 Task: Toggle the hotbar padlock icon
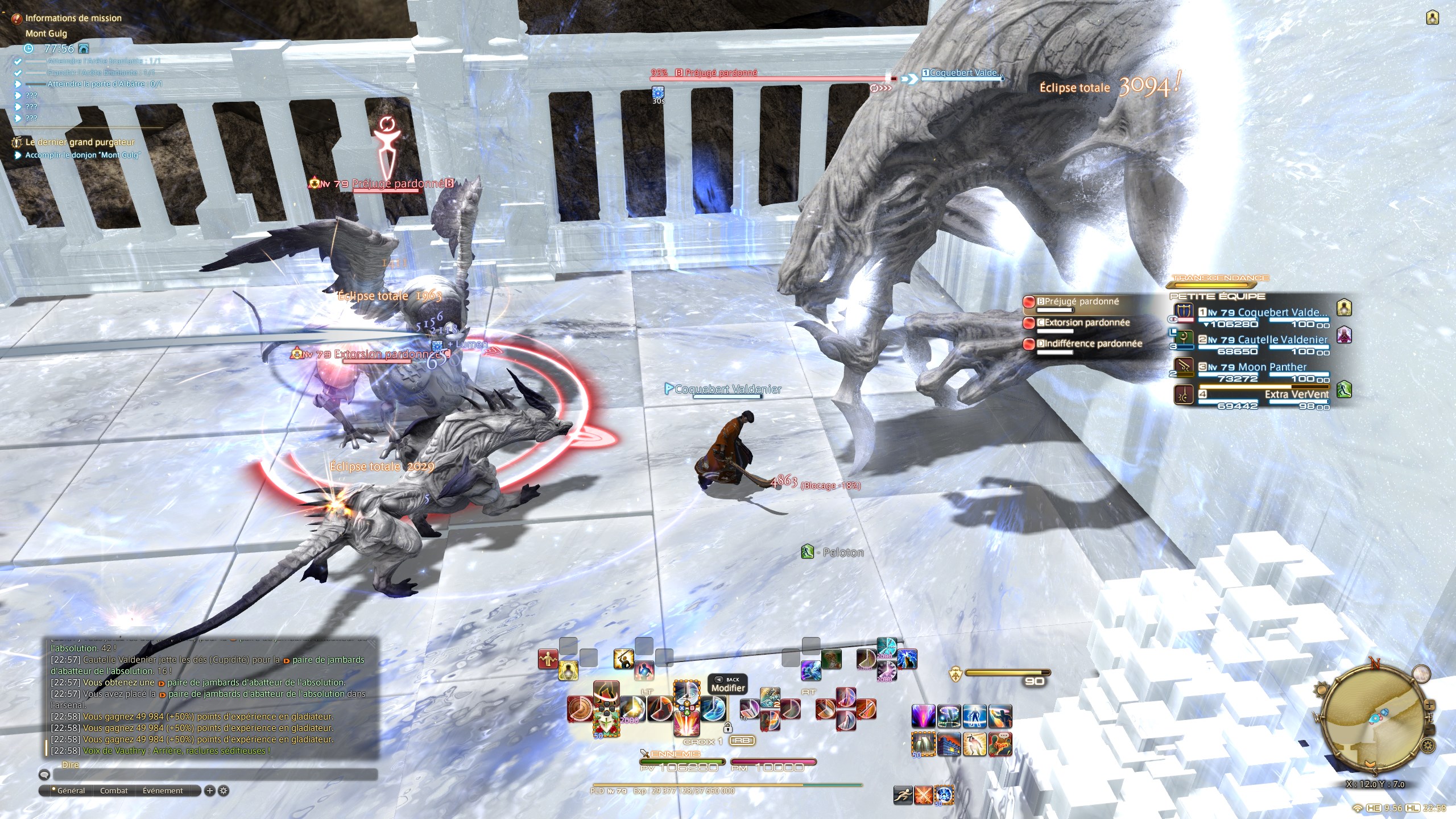[x=727, y=727]
